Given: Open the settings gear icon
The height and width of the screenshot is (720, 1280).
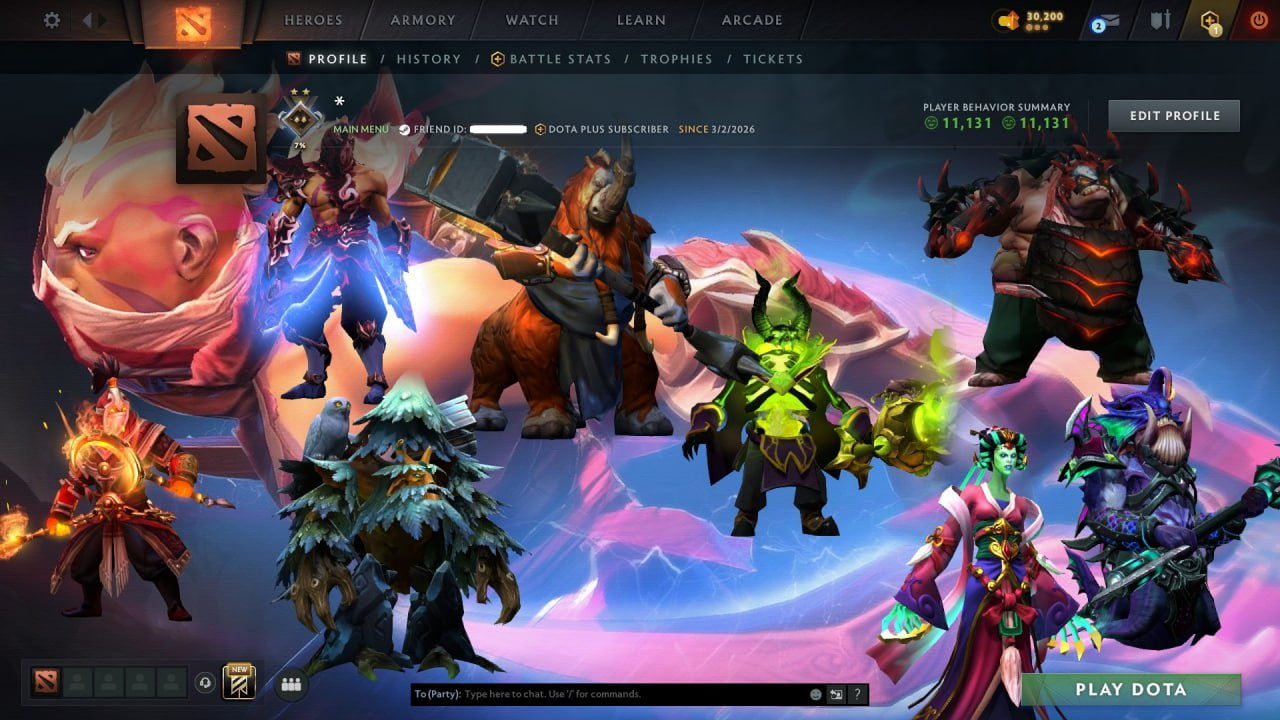Looking at the screenshot, I should 51,19.
